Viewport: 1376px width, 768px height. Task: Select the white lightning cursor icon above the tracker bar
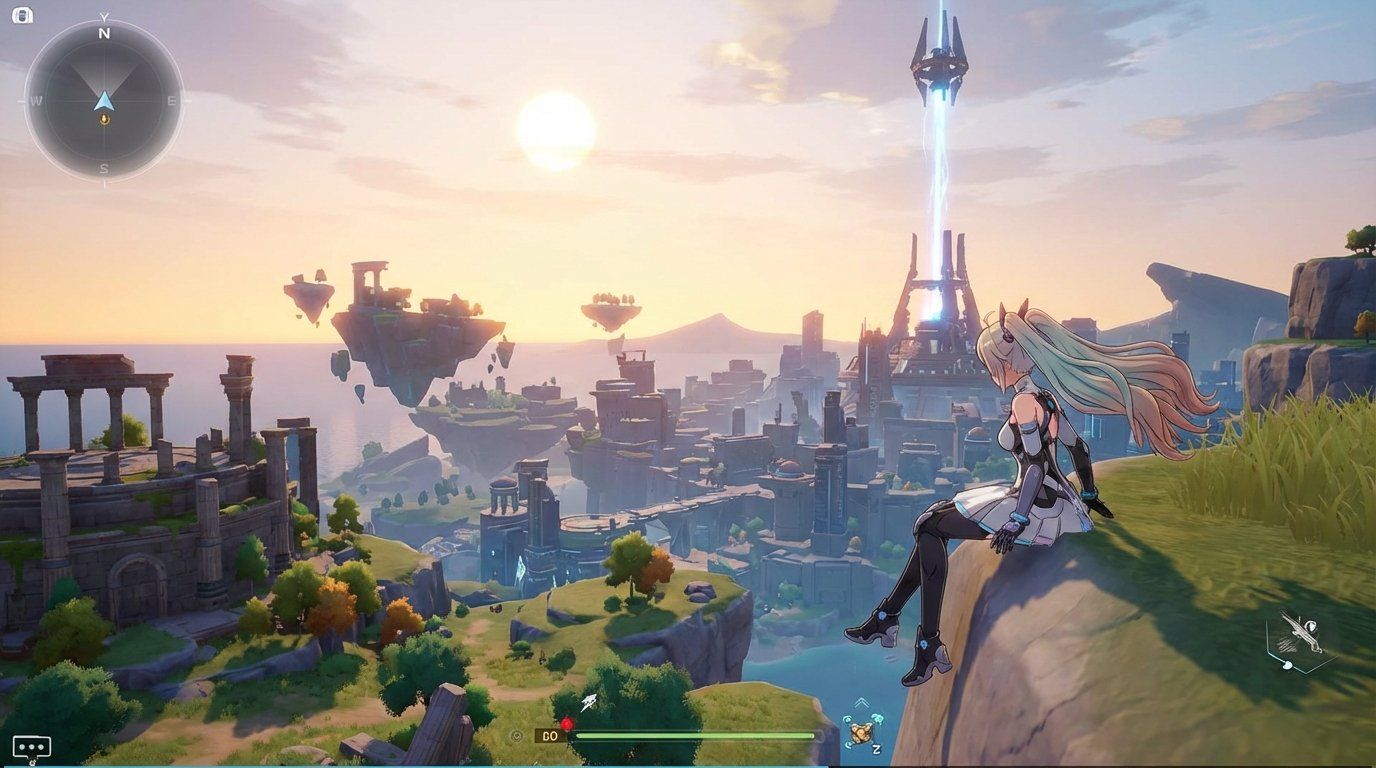[x=587, y=700]
